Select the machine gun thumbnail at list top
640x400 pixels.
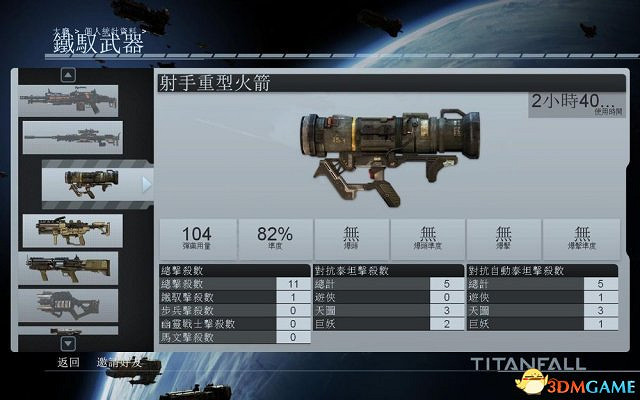(70, 99)
